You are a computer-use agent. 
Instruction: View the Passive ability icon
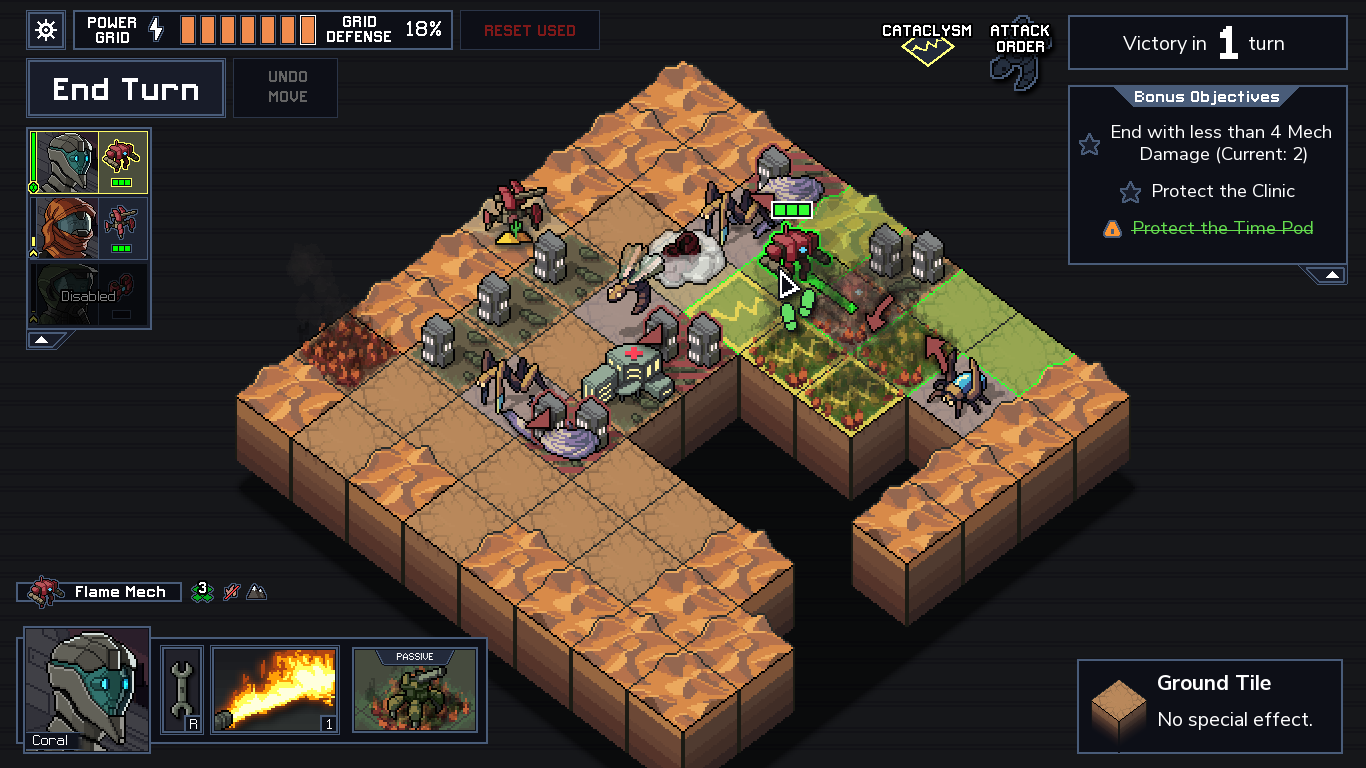tap(414, 690)
